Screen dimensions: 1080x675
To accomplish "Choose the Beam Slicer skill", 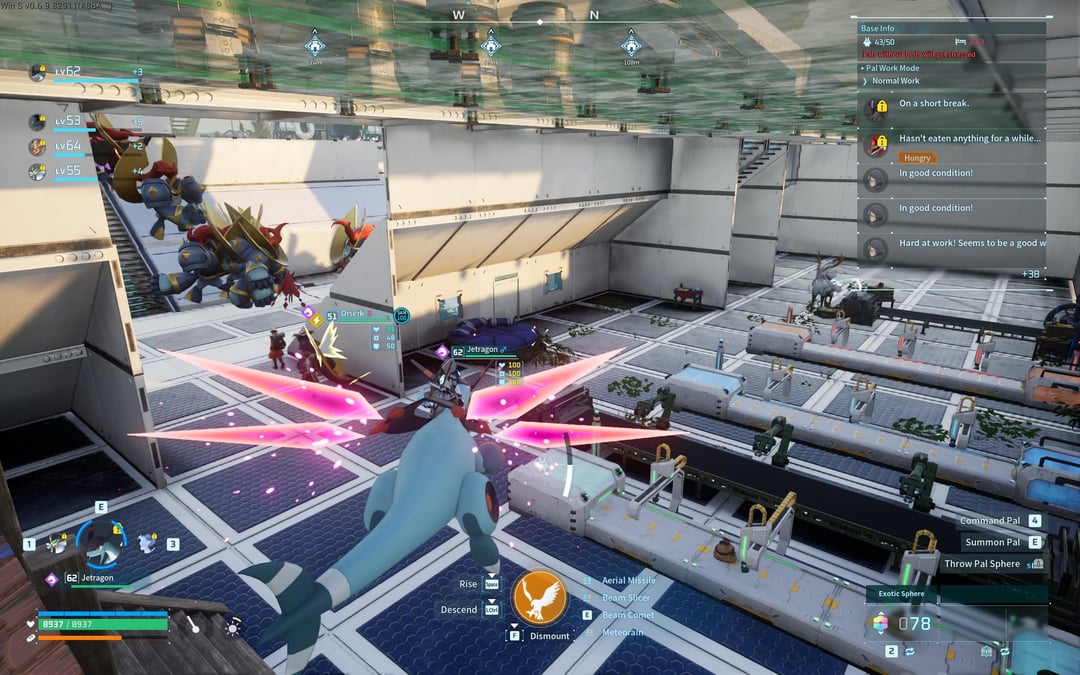I will [x=627, y=598].
